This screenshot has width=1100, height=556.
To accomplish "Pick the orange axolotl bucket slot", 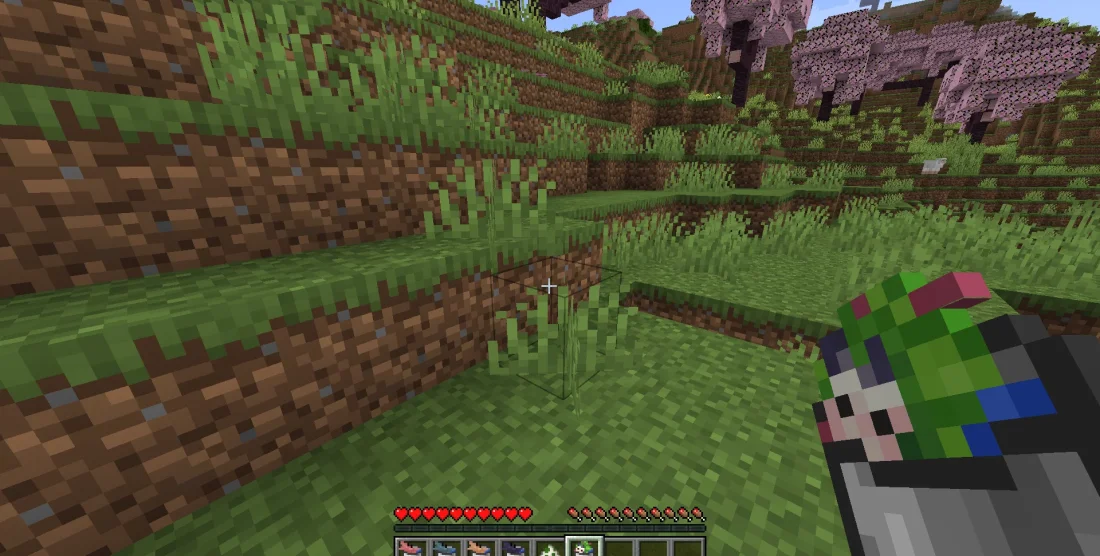I will point(477,548).
